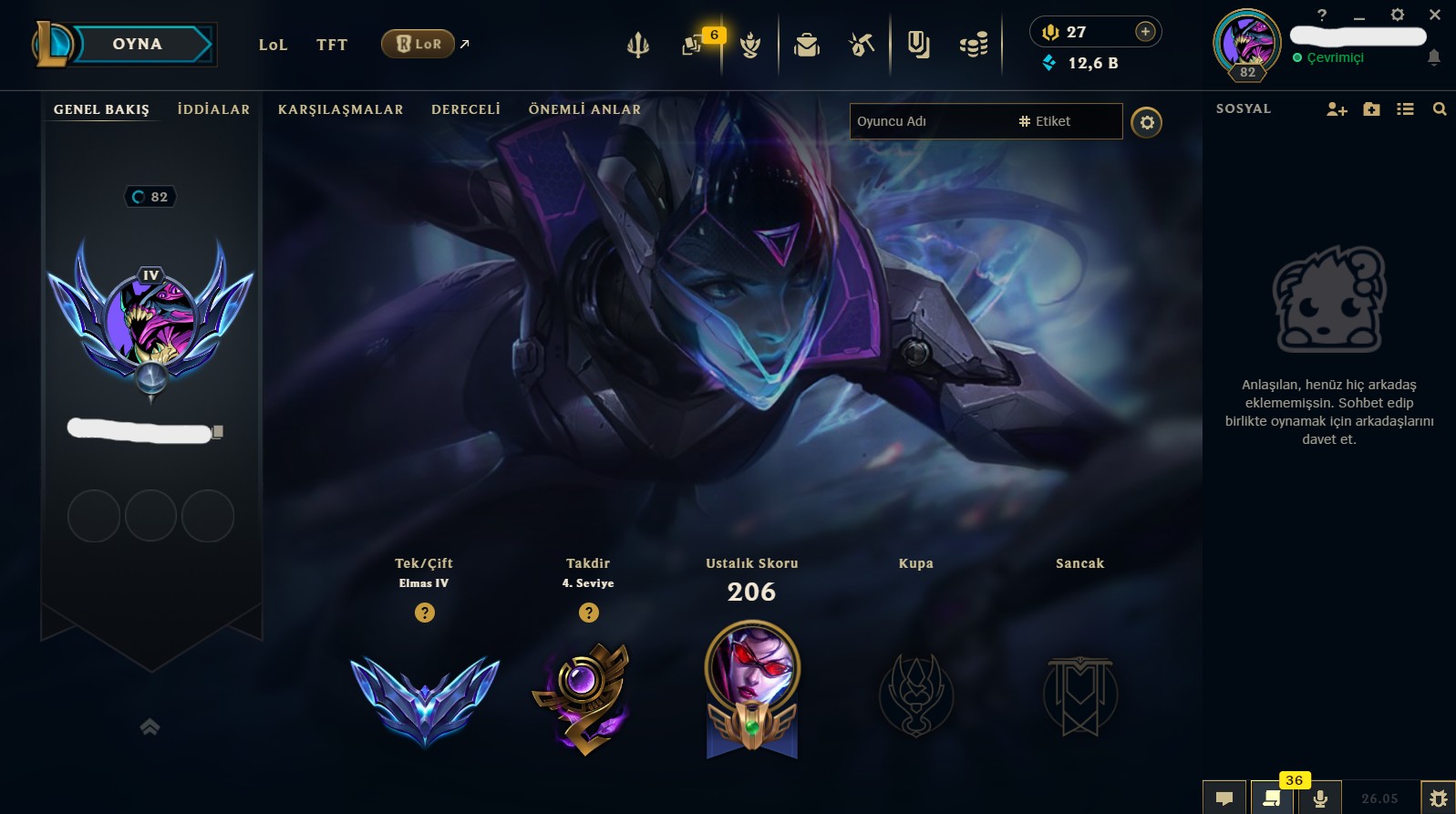The height and width of the screenshot is (814, 1456).
Task: Open friend search with the magnifier icon
Action: (x=1440, y=108)
